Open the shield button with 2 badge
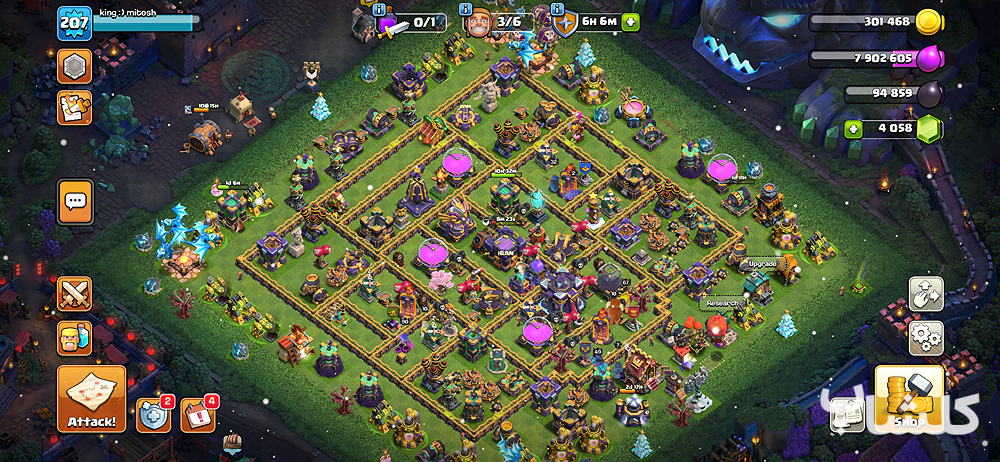 point(152,415)
